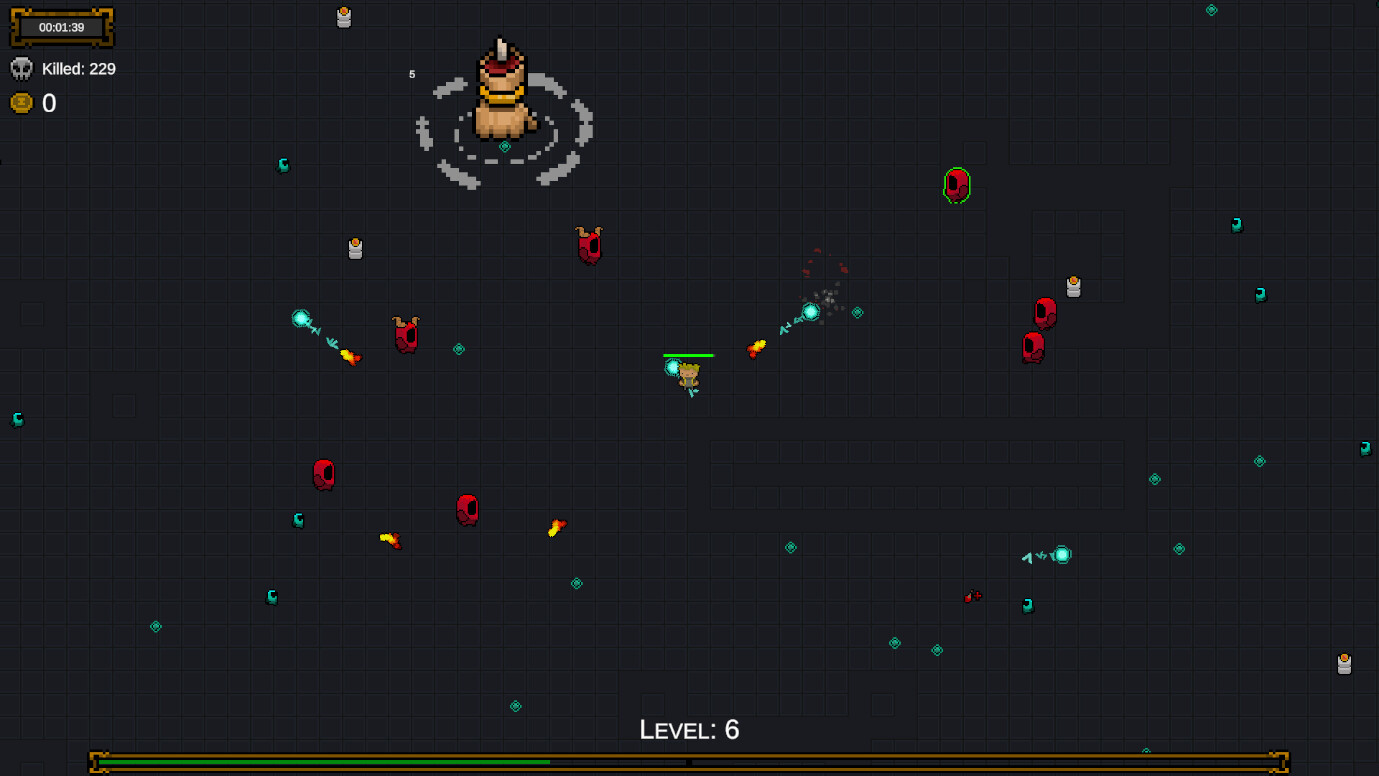The height and width of the screenshot is (776, 1379).
Task: Click the player's green health bar
Action: (x=688, y=354)
